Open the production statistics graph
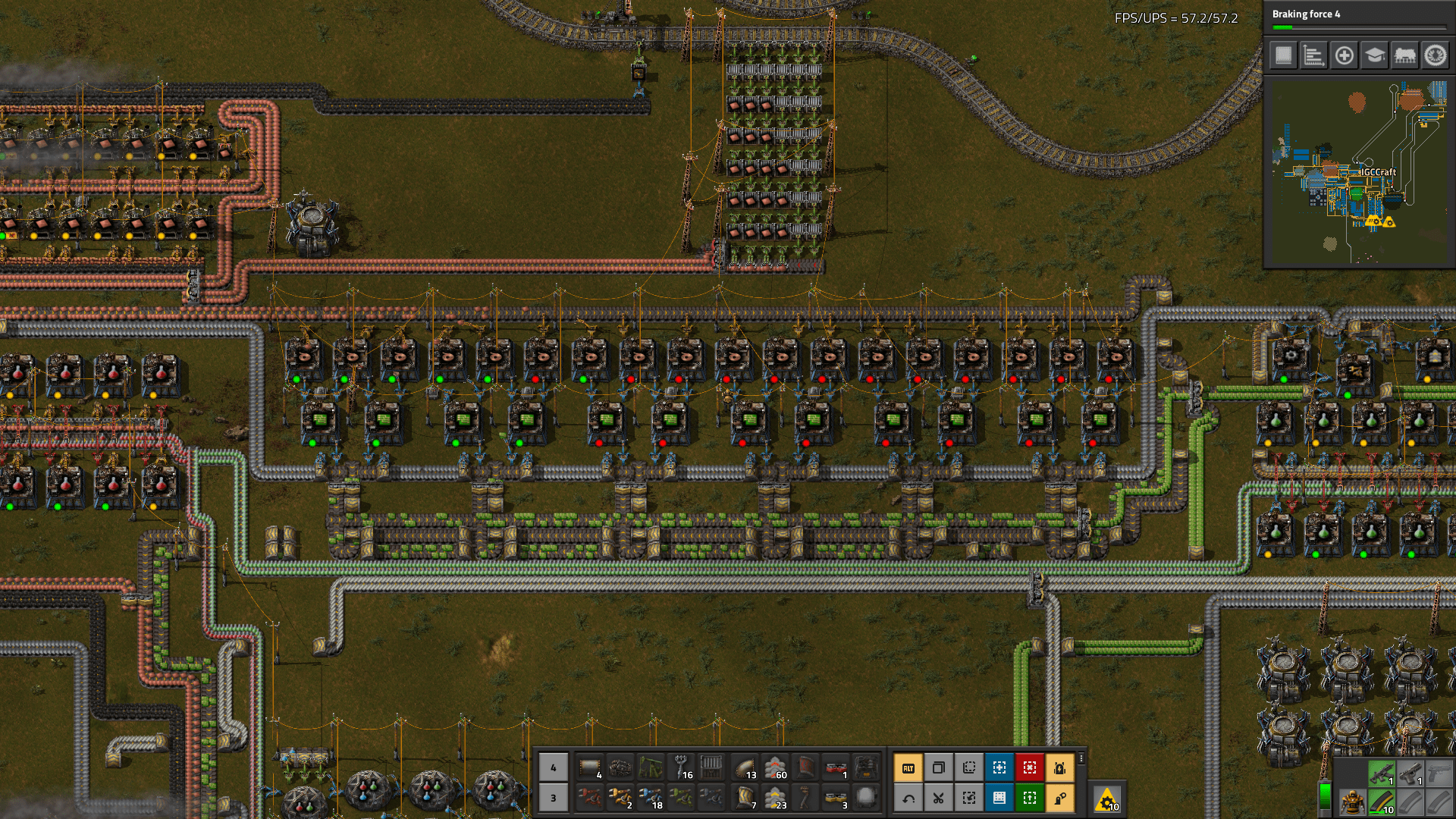 (x=1313, y=56)
